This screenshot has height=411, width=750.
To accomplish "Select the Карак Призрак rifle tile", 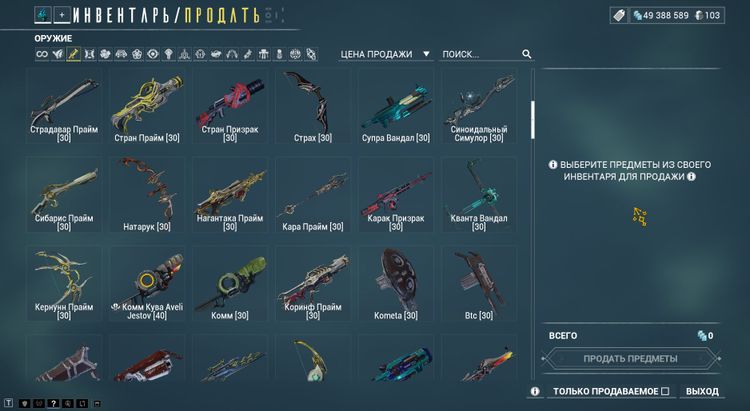I will pos(395,194).
